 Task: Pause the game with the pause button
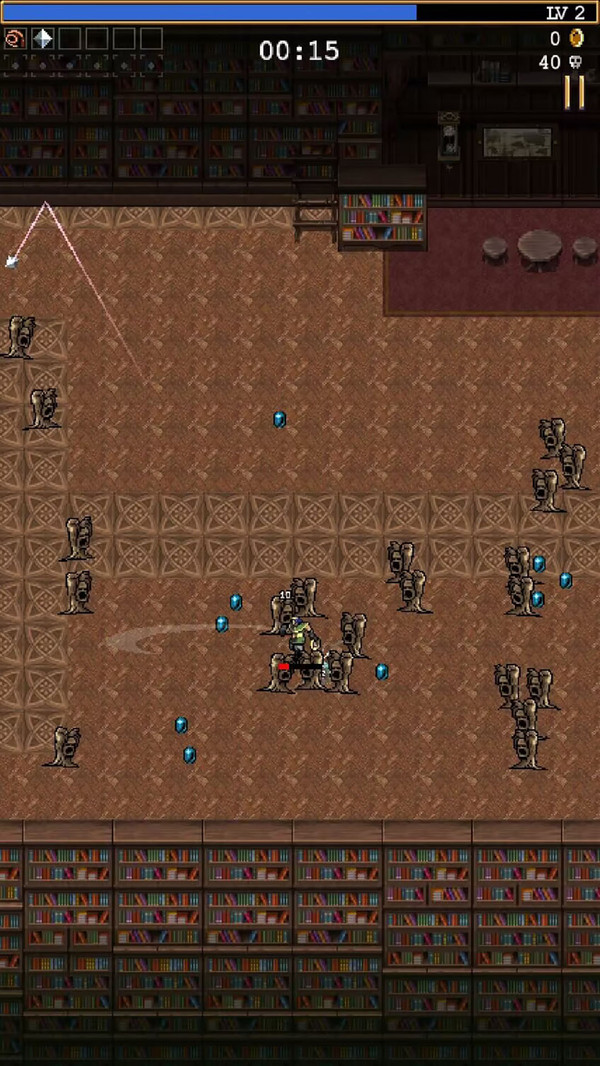574,91
